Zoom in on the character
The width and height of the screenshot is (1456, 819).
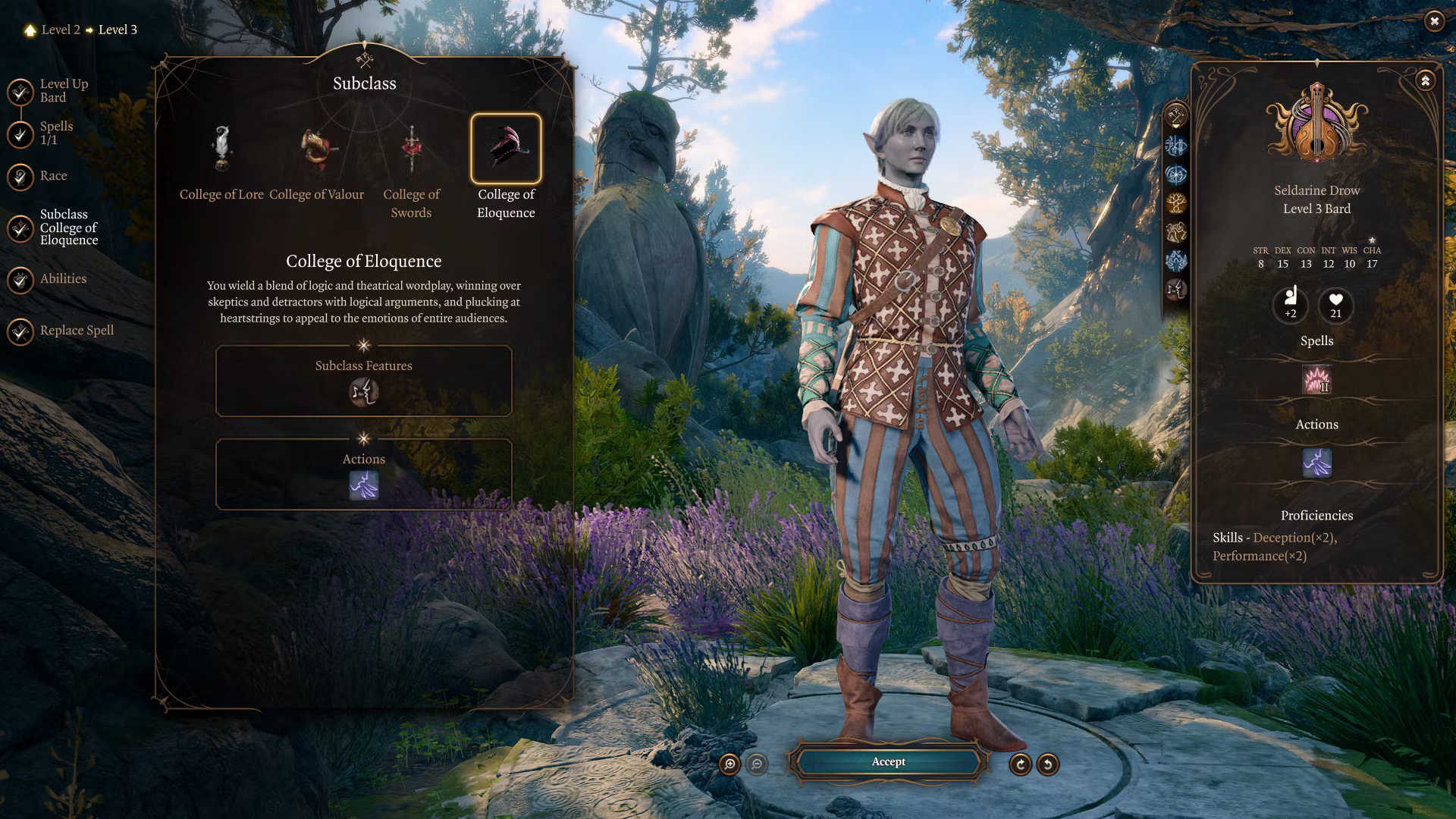pos(730,764)
